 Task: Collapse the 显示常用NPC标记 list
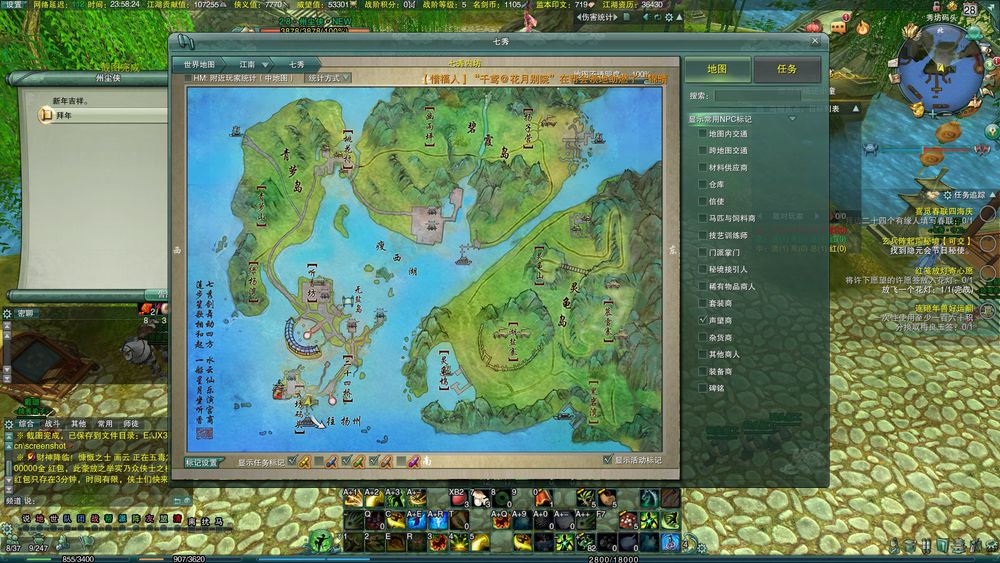coord(793,119)
